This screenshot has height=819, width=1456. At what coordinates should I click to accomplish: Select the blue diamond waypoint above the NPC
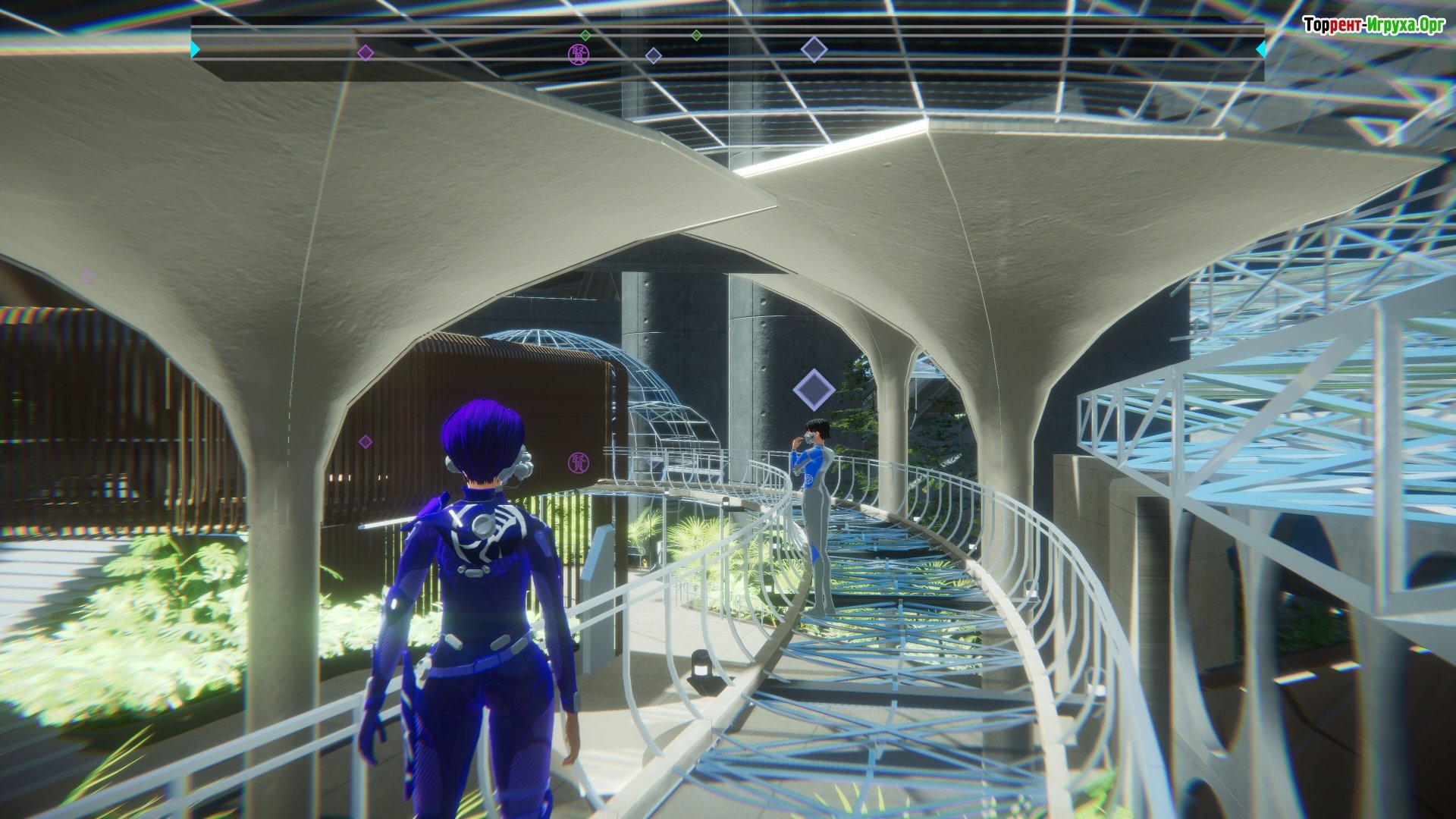click(814, 390)
